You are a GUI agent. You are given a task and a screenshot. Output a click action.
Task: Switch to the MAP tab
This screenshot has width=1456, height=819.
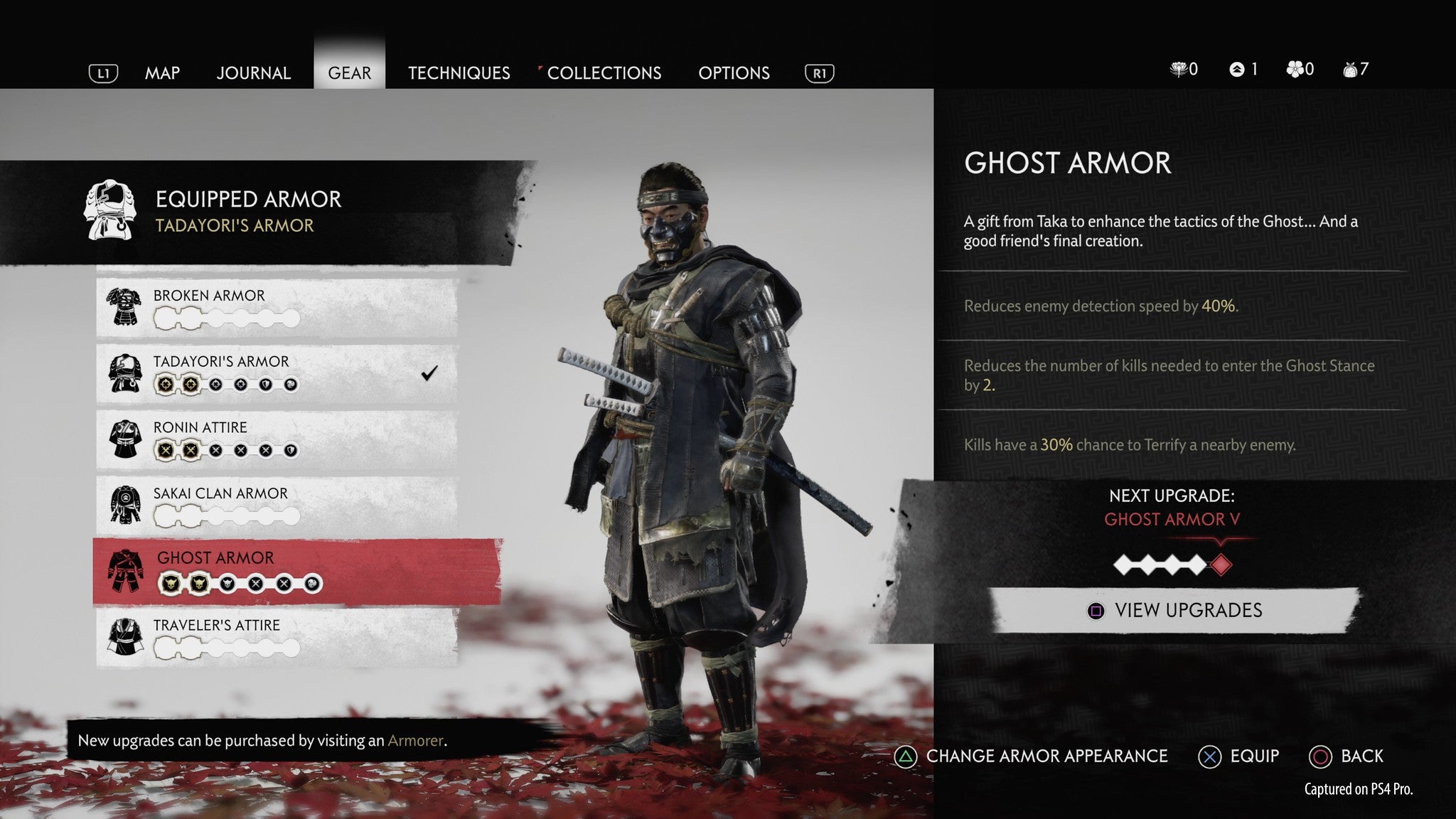click(162, 73)
